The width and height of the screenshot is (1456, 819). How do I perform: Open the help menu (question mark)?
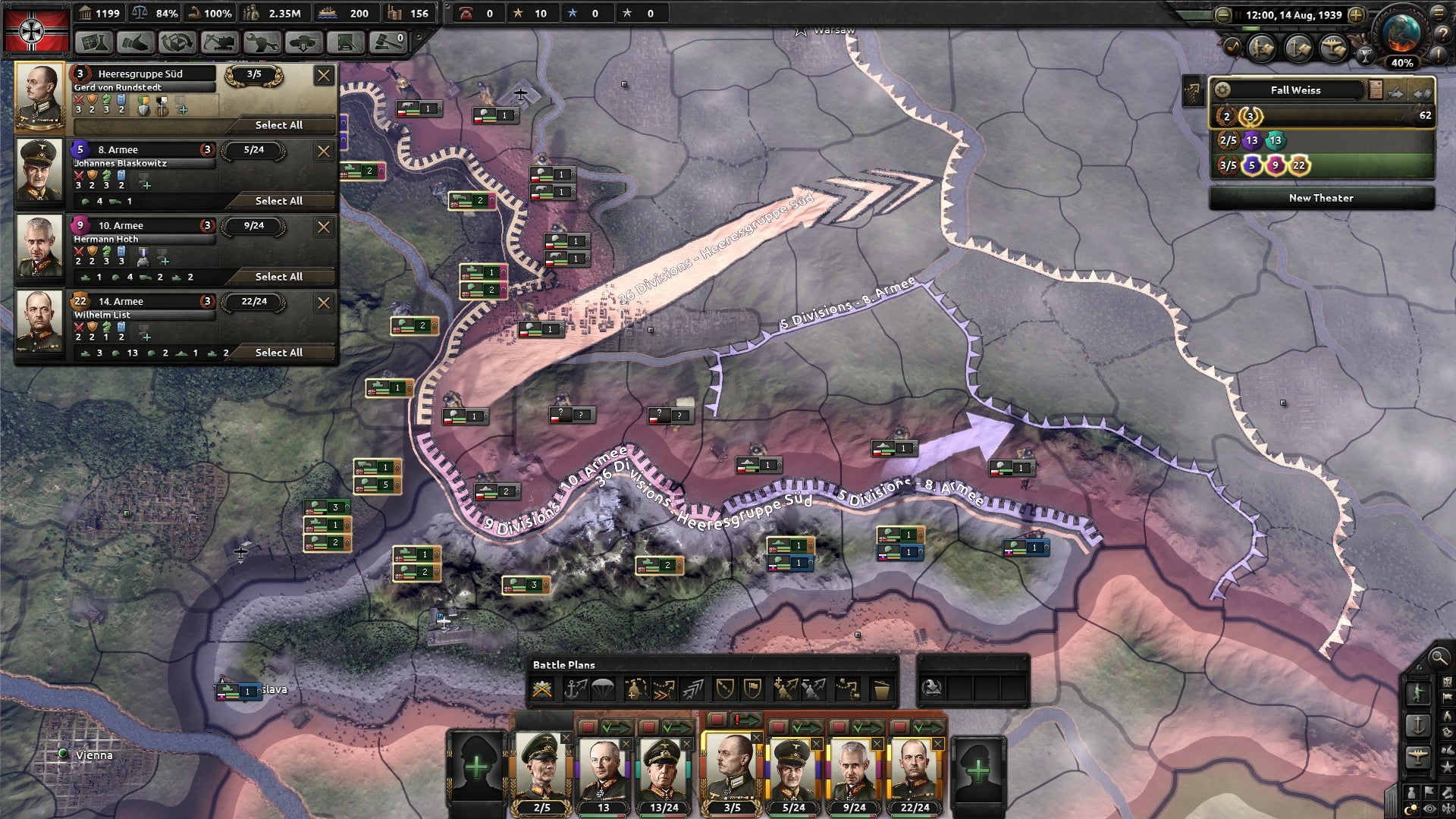point(1443,33)
